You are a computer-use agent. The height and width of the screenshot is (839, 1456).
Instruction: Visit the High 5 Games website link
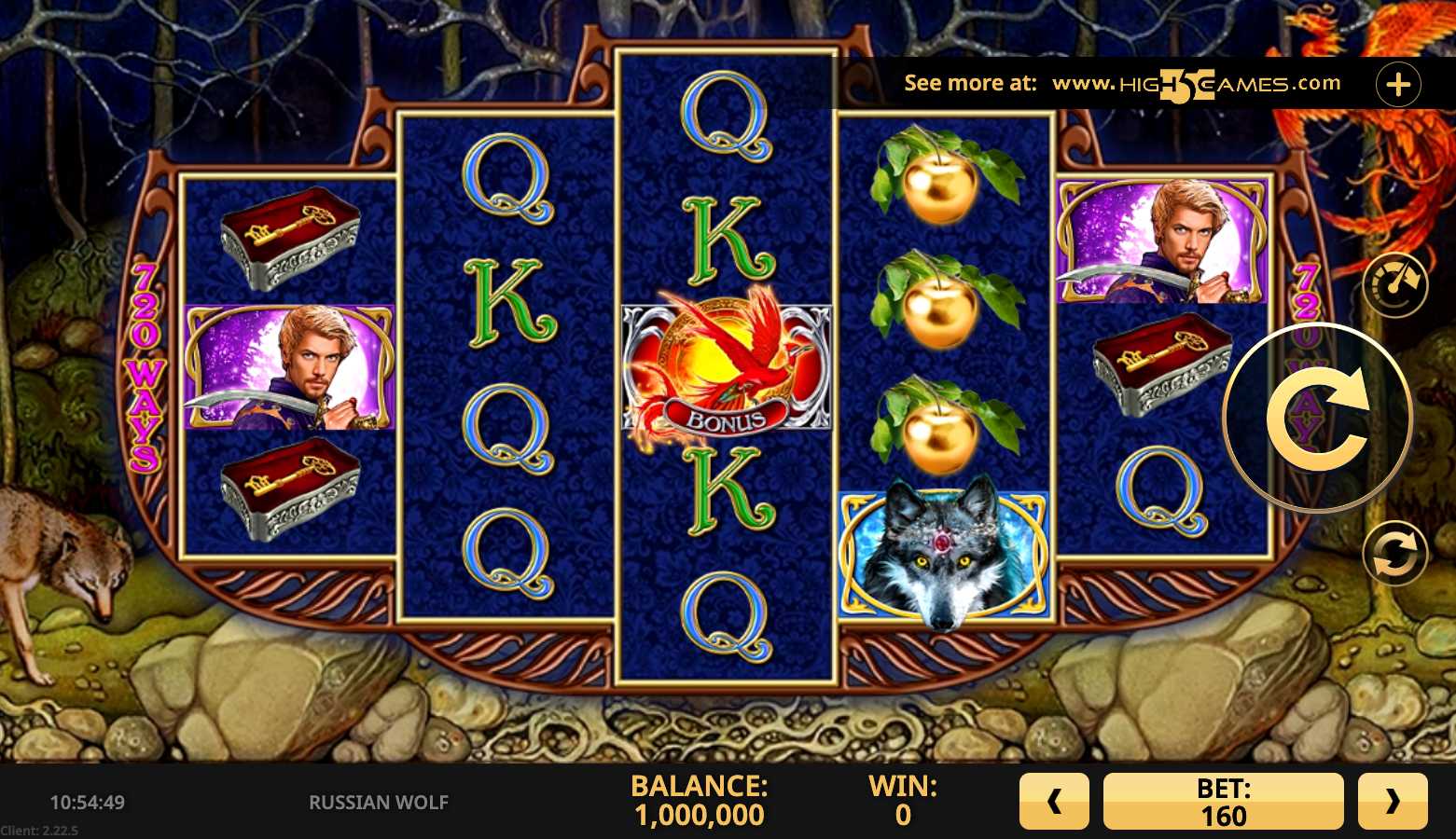1196,84
